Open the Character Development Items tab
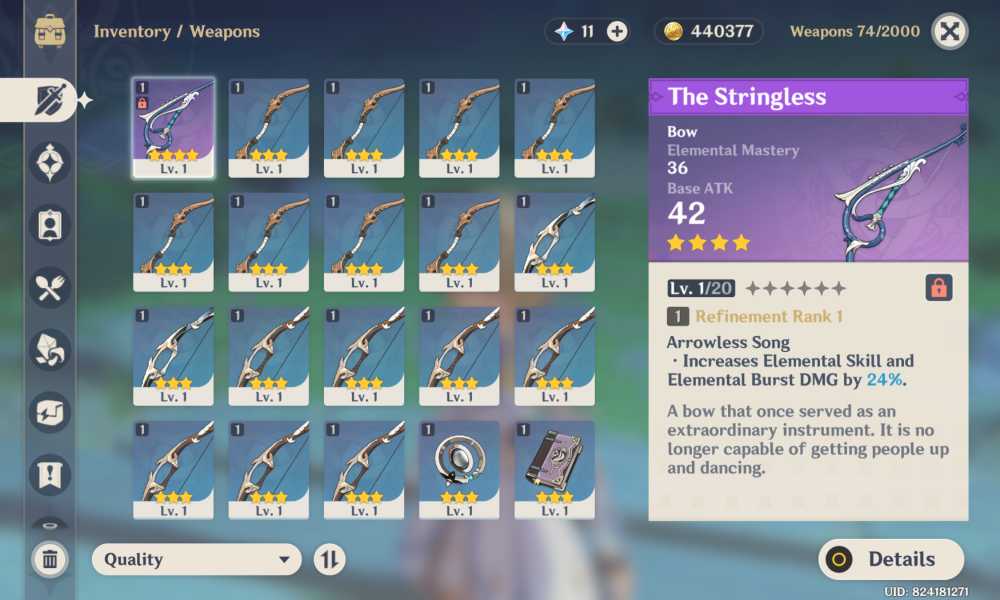Viewport: 1000px width, 600px height. (x=50, y=225)
